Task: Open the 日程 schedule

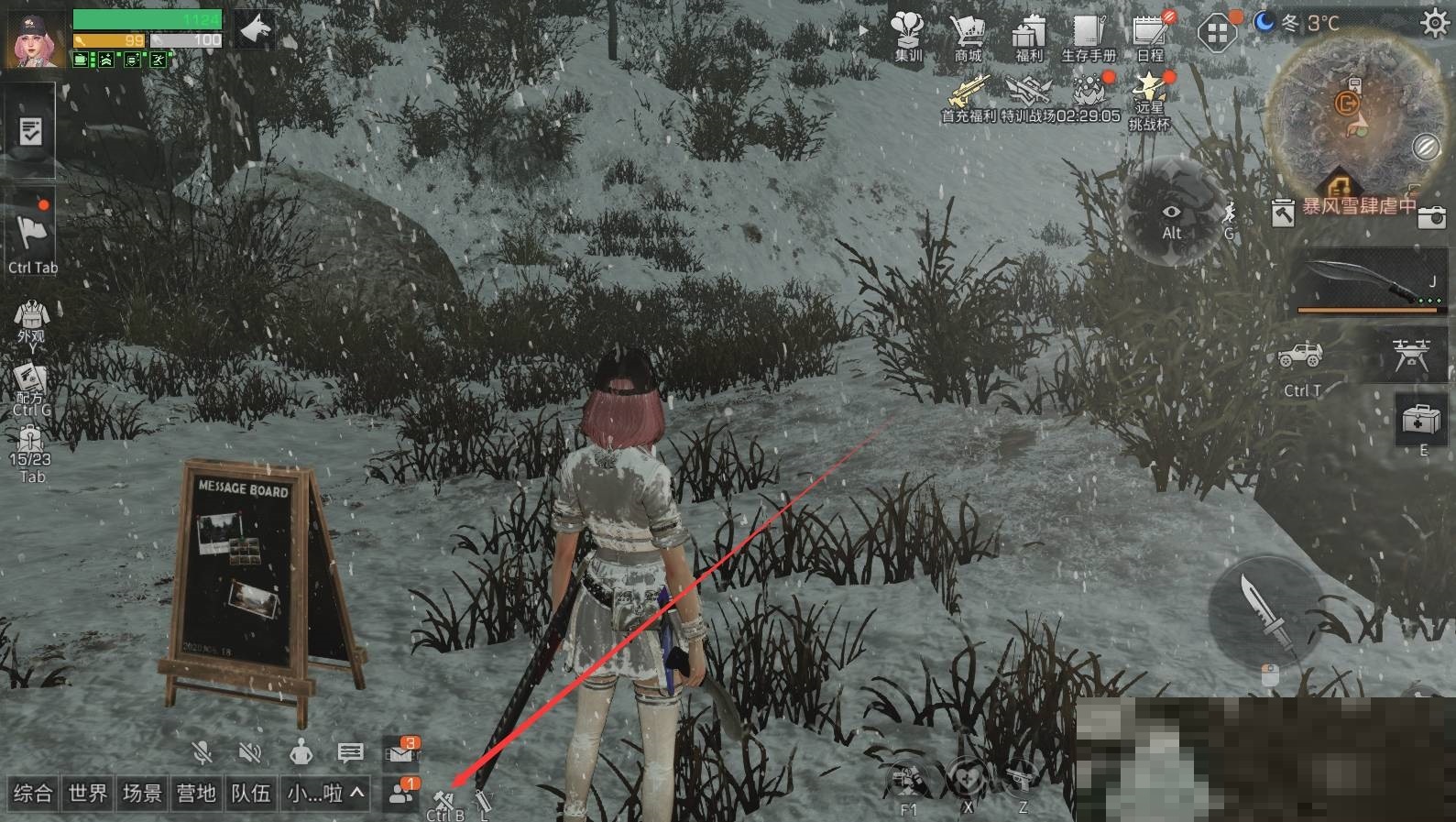Action: click(1149, 35)
